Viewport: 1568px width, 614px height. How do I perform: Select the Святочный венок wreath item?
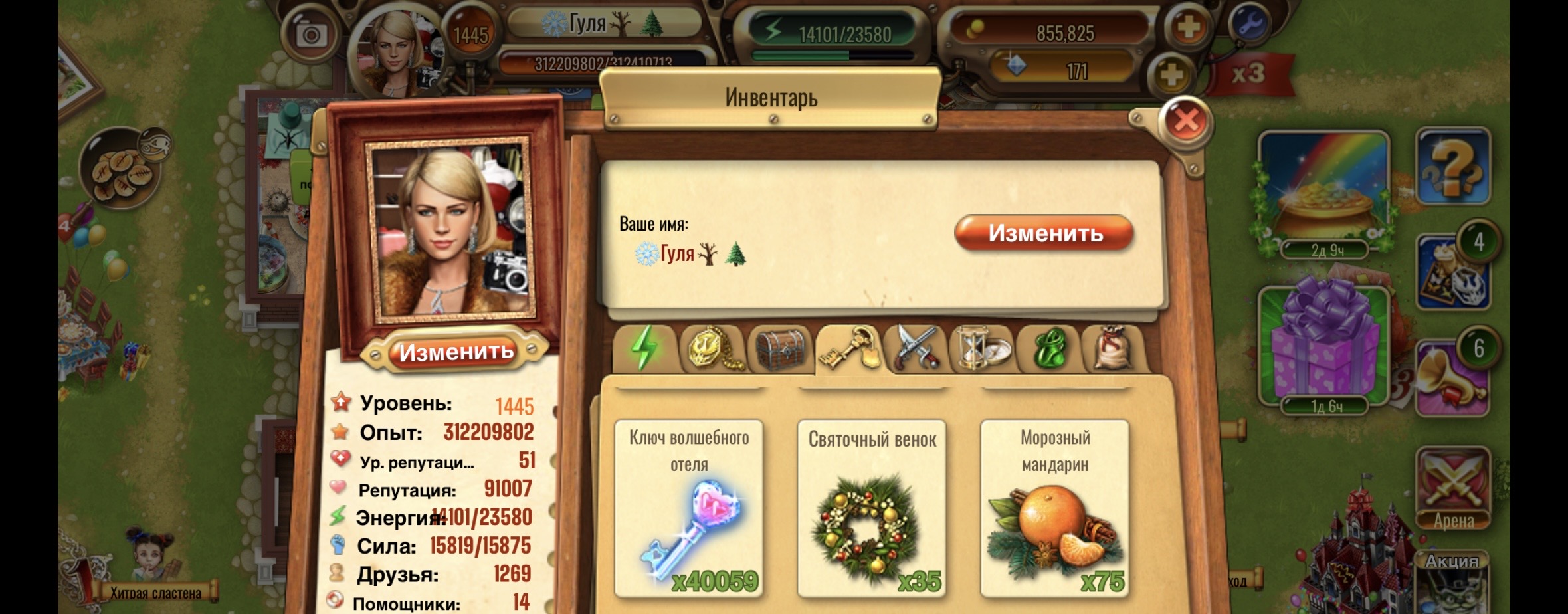pyautogui.click(x=872, y=508)
